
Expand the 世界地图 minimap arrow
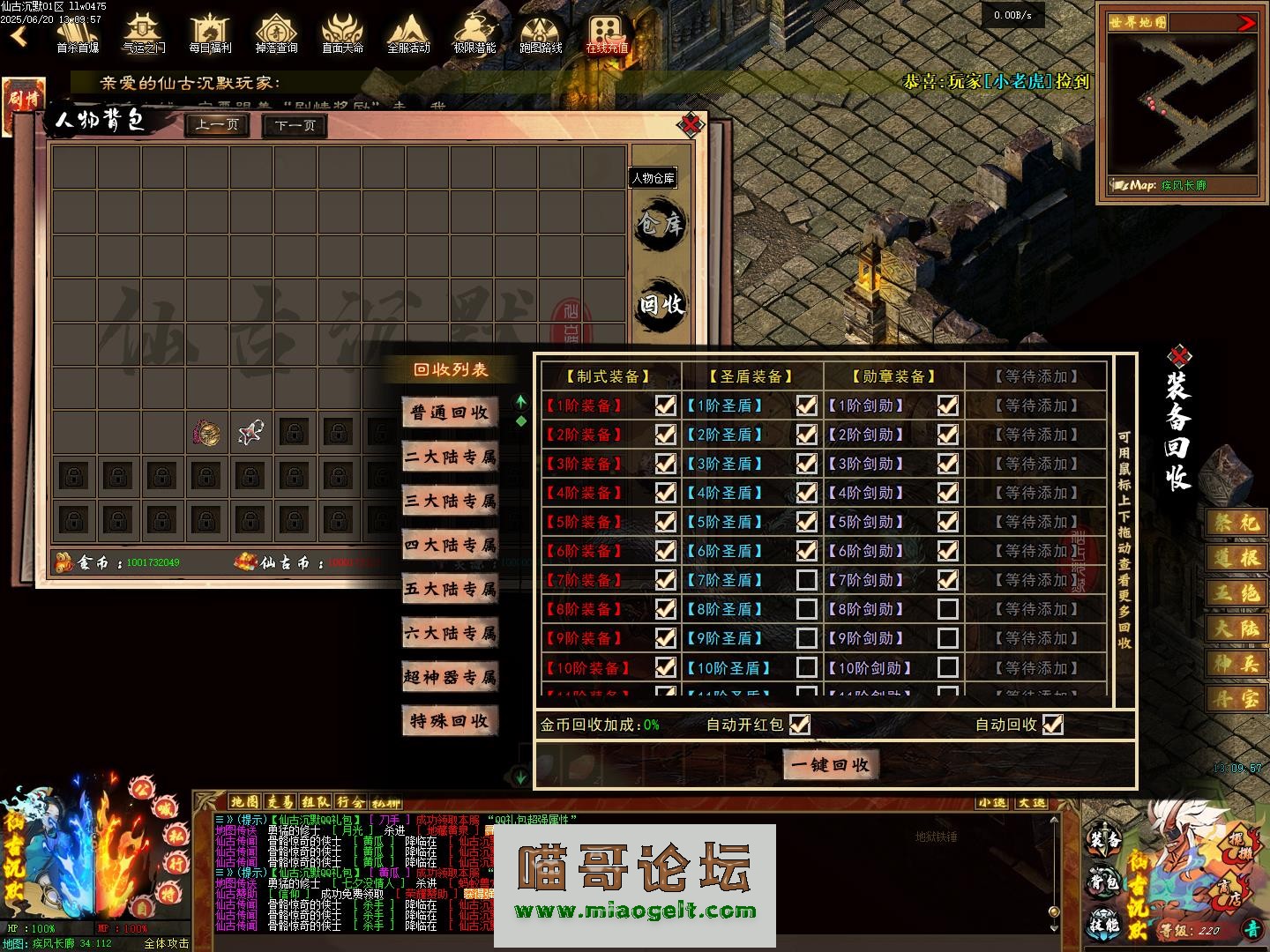pos(1246,23)
